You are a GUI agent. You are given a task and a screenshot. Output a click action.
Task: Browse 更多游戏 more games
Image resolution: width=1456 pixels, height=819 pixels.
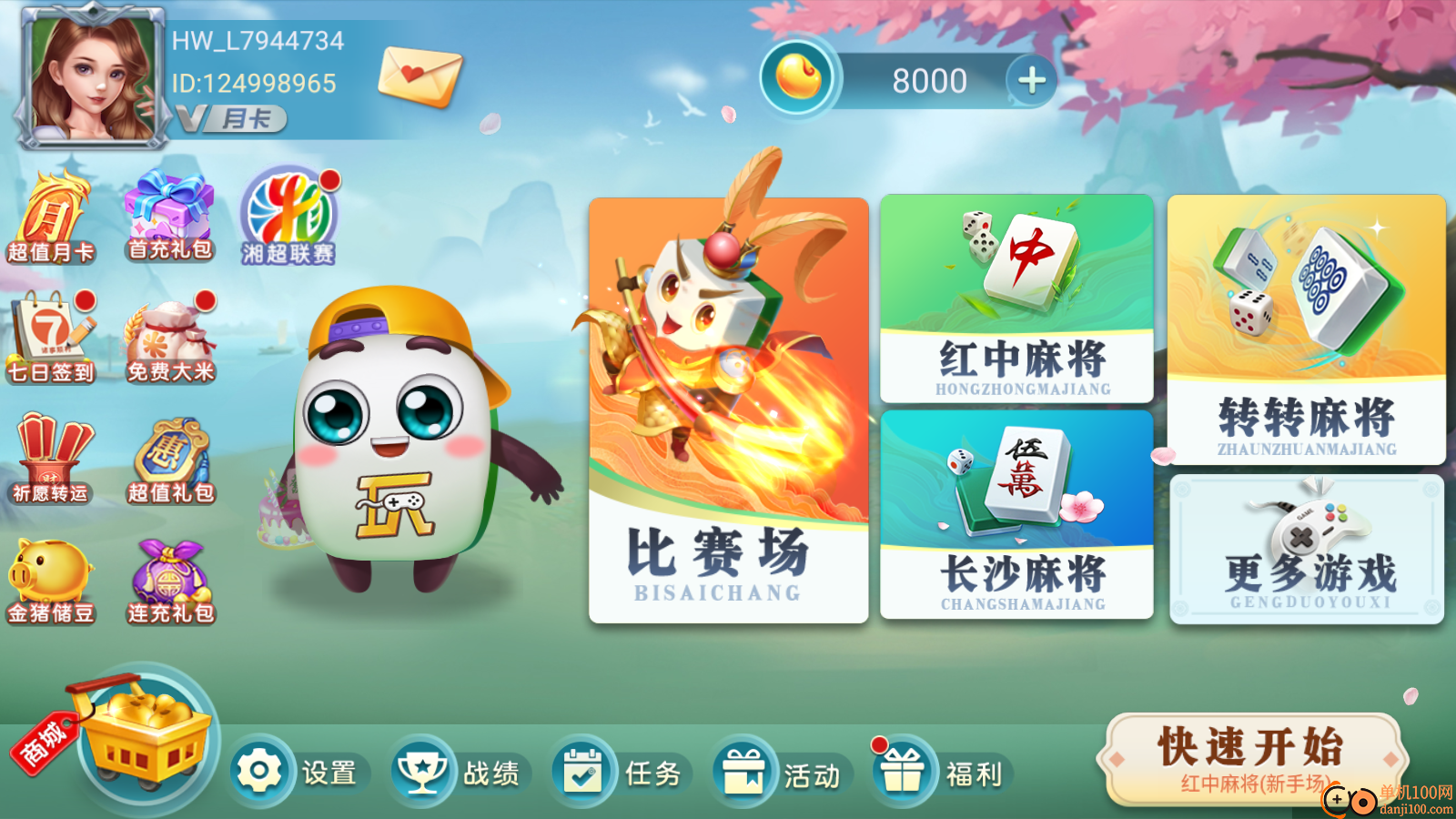(x=1306, y=546)
